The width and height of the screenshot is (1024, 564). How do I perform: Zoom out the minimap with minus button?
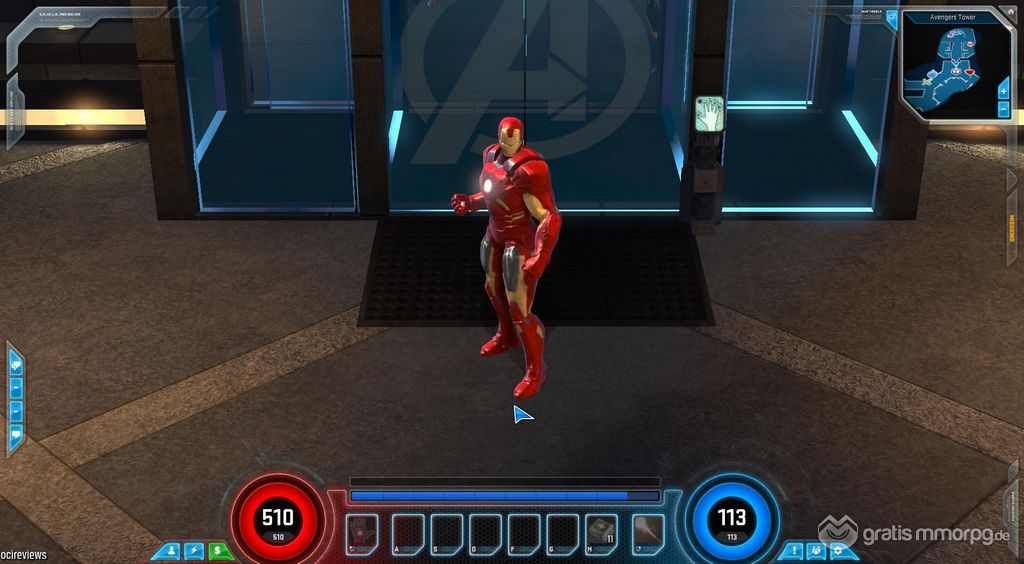click(1003, 108)
